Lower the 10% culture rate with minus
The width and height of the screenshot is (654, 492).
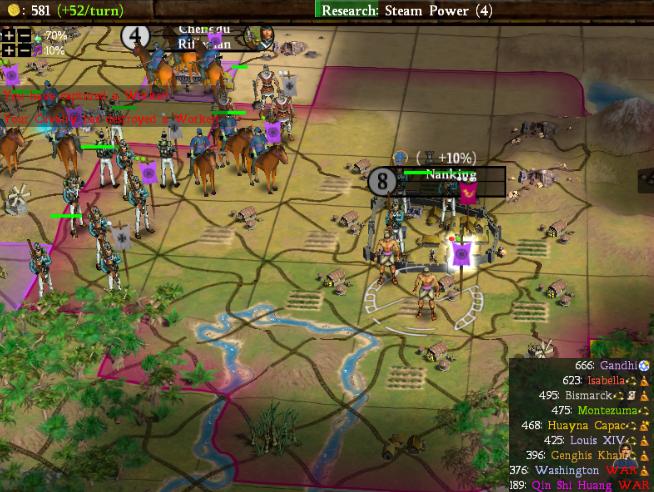click(23, 50)
